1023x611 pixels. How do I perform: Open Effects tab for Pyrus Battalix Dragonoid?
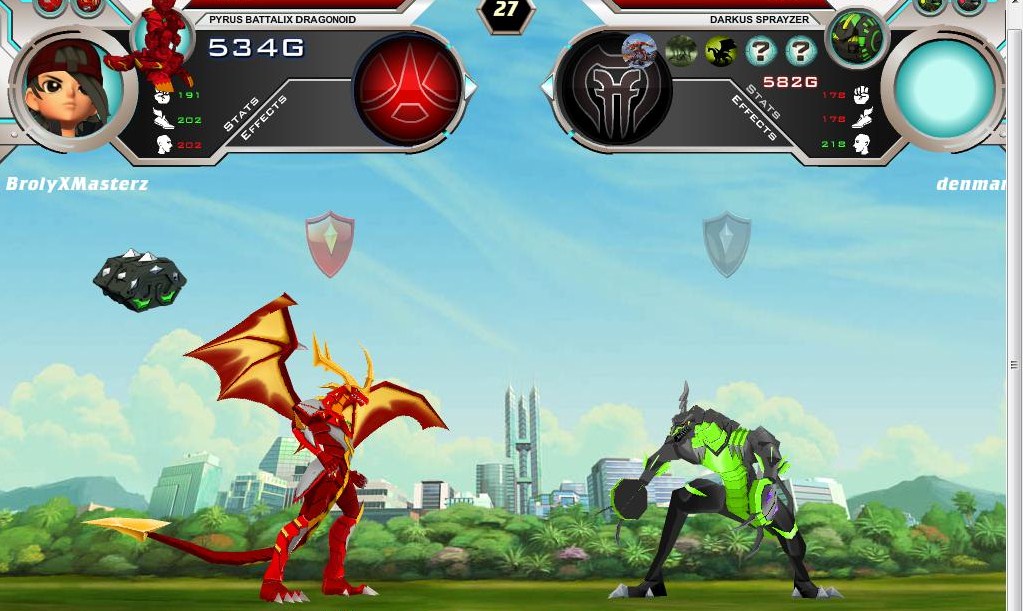263,118
